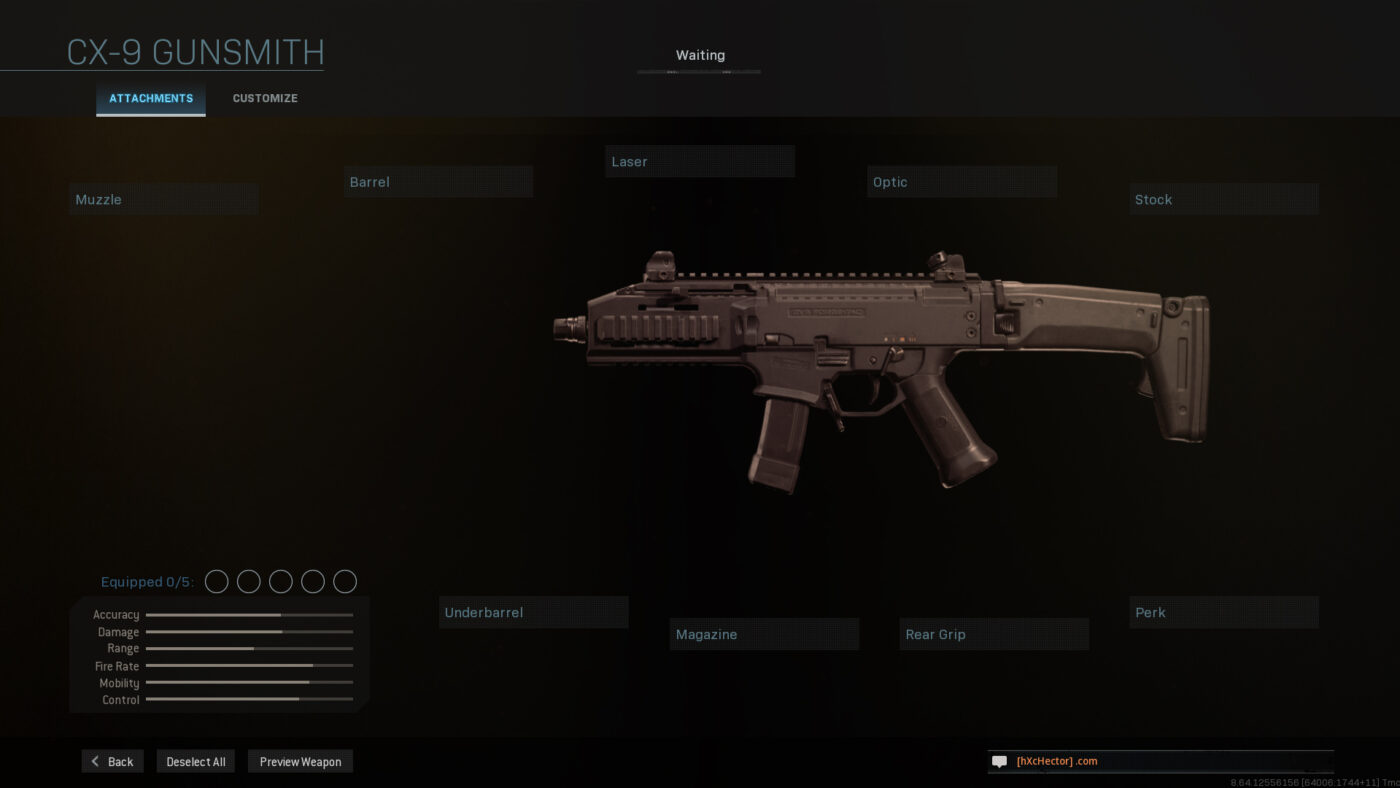This screenshot has height=788, width=1400.
Task: Click the Deselect All button
Action: (195, 761)
